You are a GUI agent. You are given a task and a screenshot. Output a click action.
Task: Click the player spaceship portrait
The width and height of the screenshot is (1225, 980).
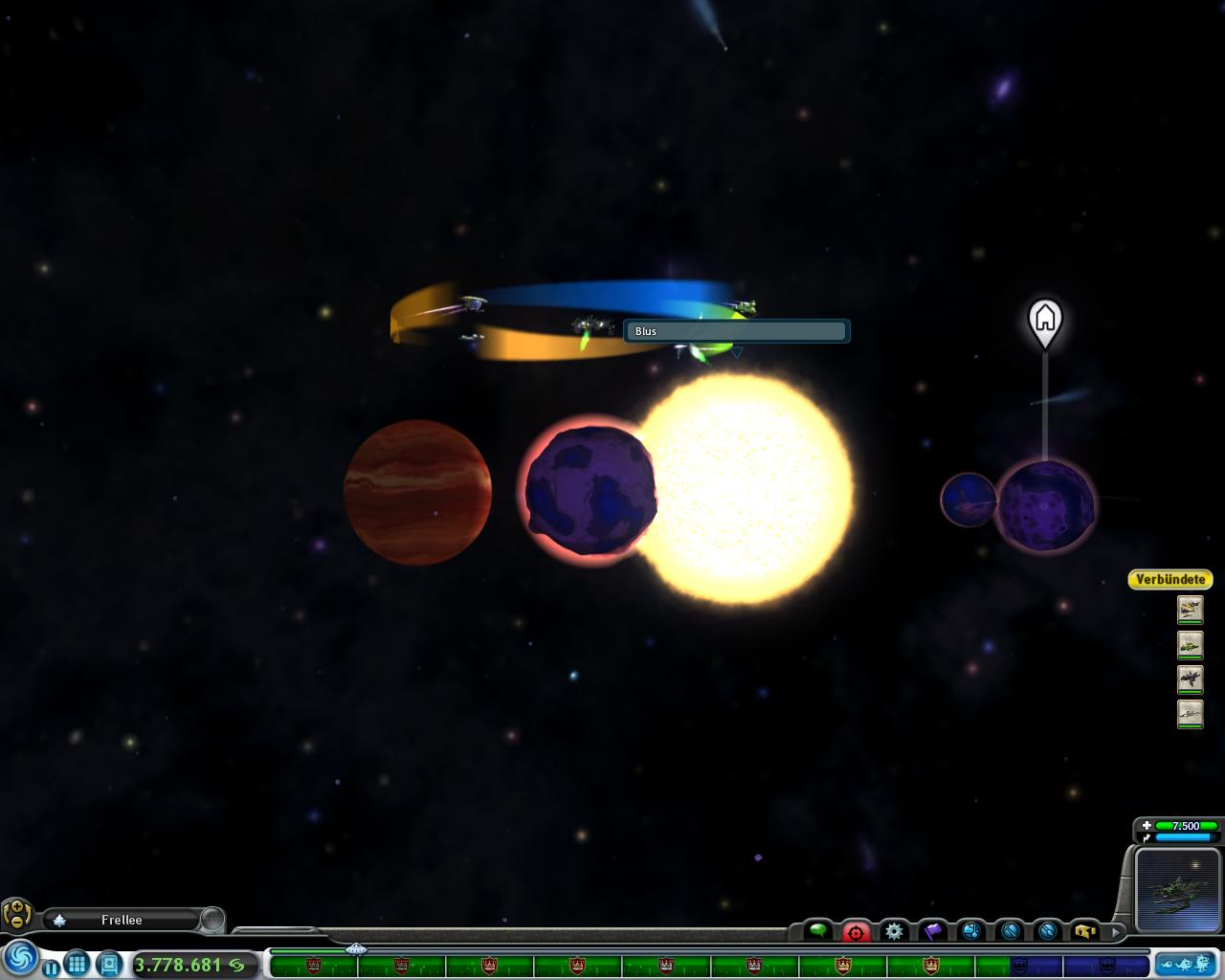click(1174, 889)
